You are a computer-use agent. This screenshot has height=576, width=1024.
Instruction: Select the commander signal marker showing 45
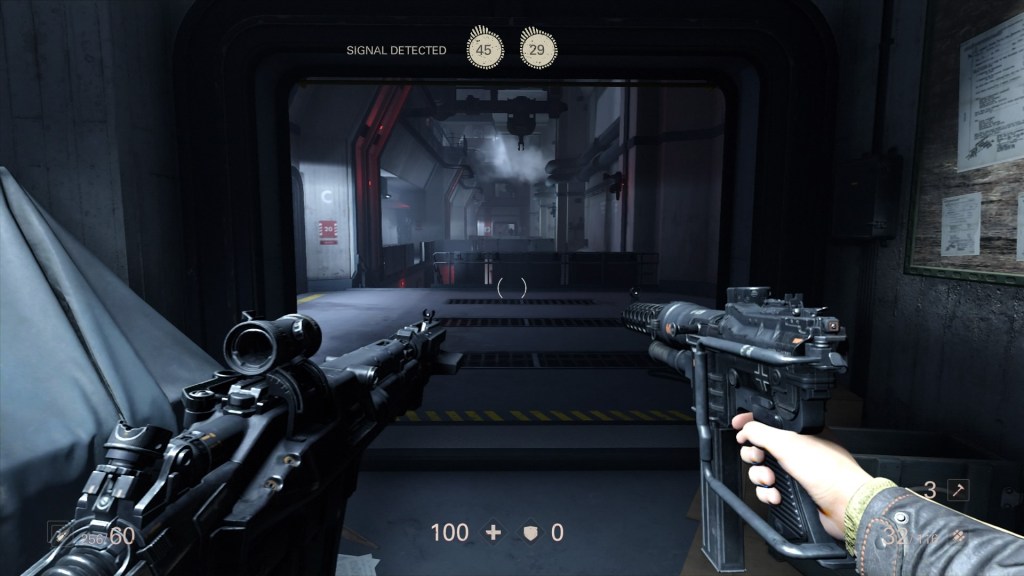click(x=486, y=48)
